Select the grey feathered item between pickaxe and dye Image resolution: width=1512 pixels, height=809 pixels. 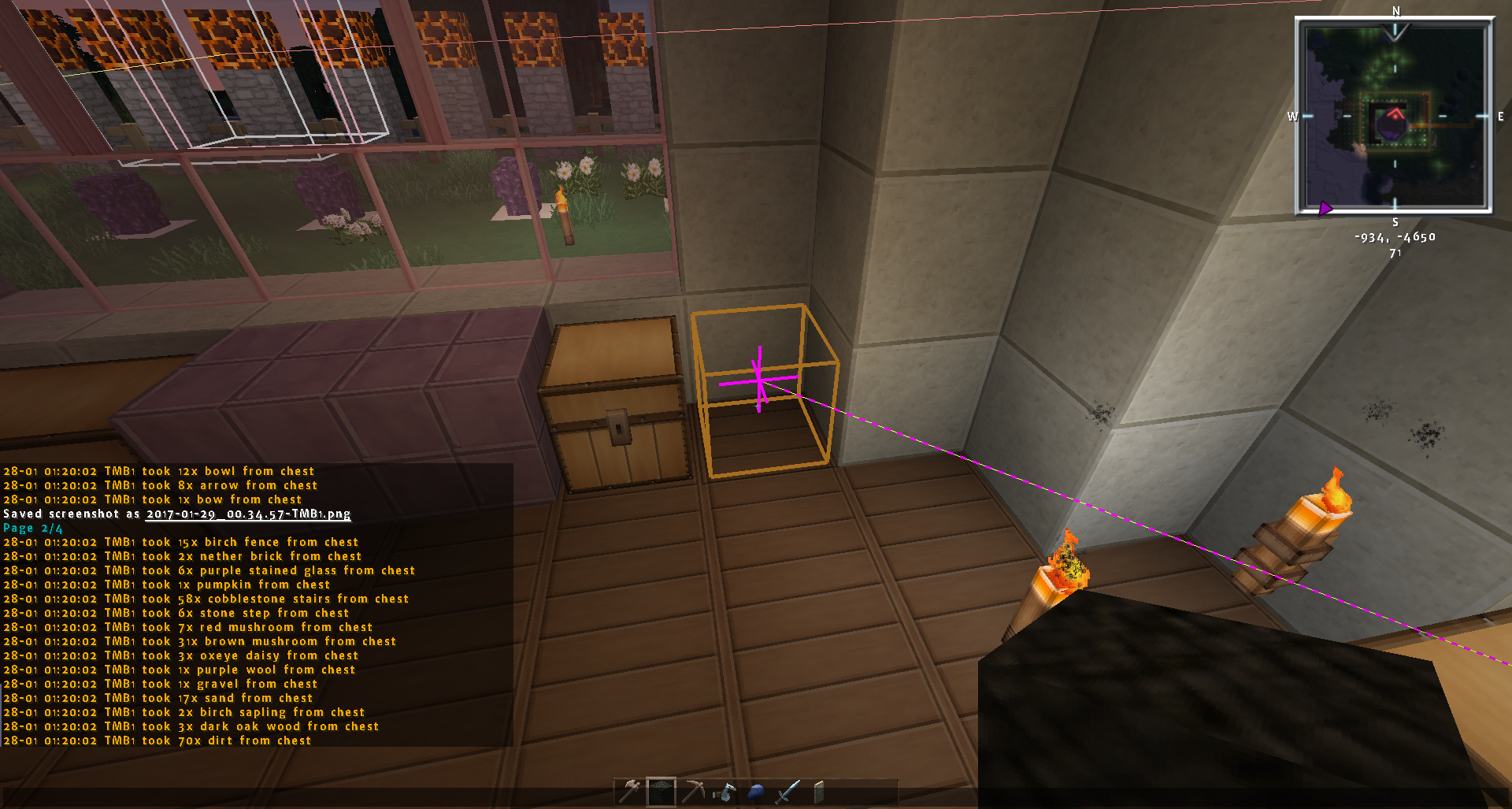coord(724,792)
